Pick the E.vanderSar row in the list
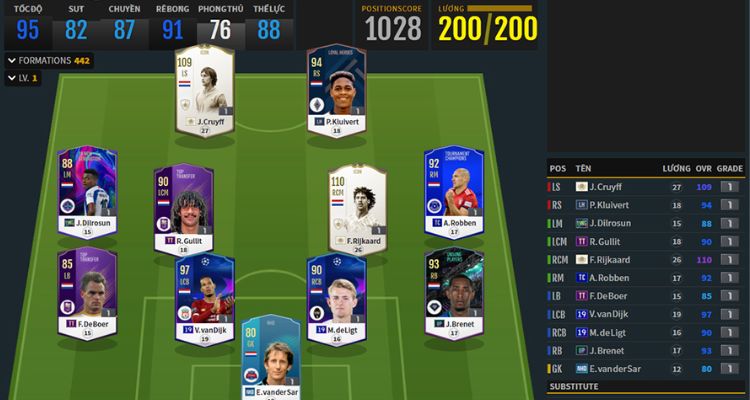 click(646, 367)
